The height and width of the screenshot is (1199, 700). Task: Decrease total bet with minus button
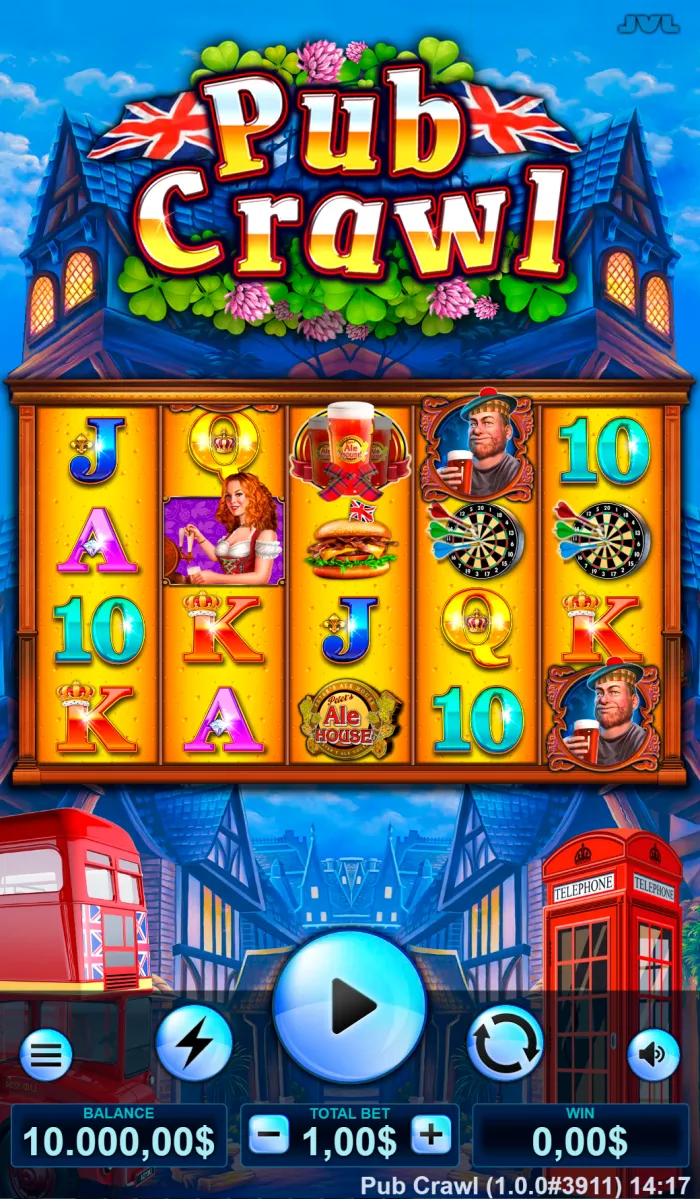pos(269,1136)
